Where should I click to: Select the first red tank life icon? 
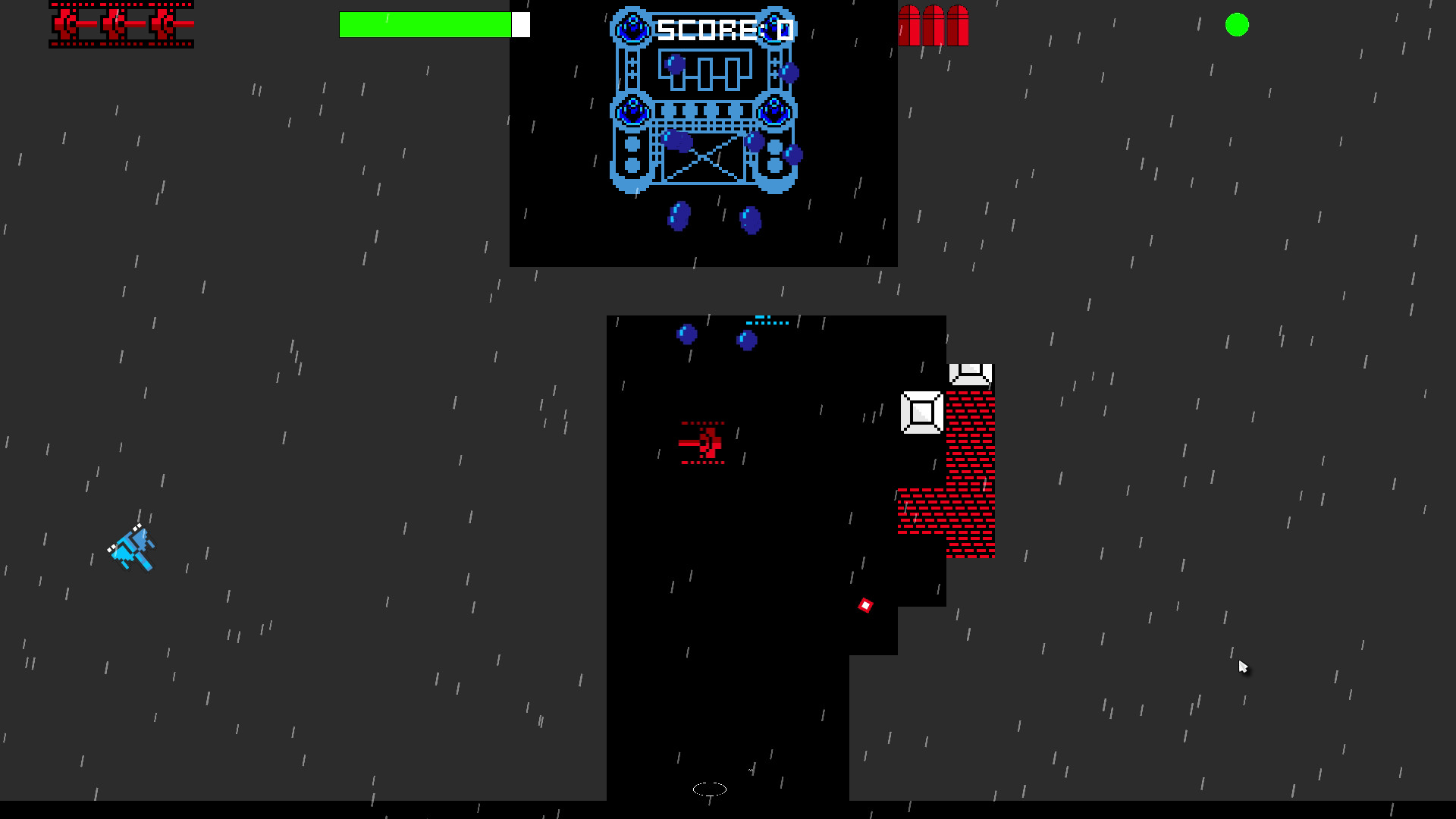(64, 24)
